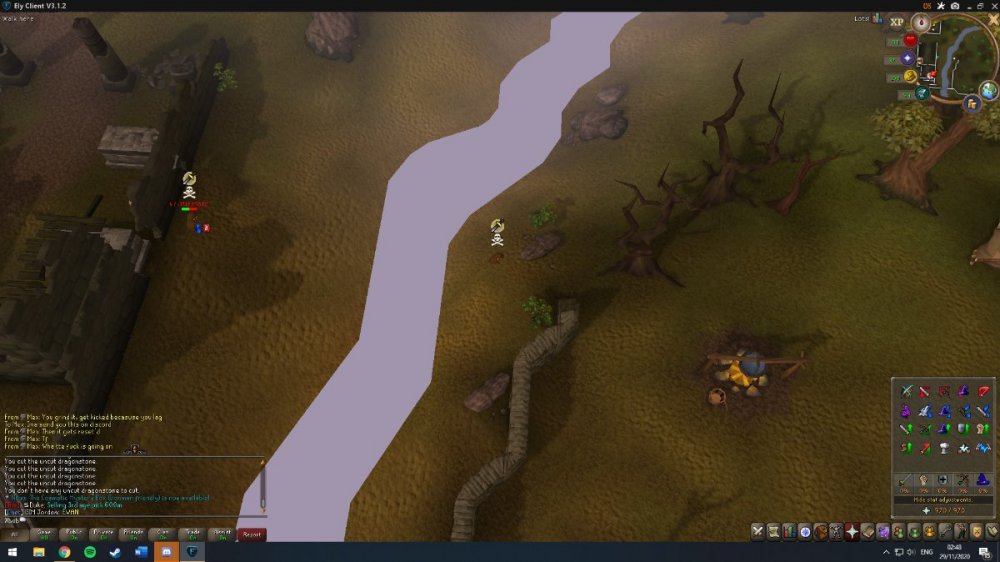This screenshot has width=1000, height=562.
Task: Activate the purple prayer orb
Action: [908, 58]
